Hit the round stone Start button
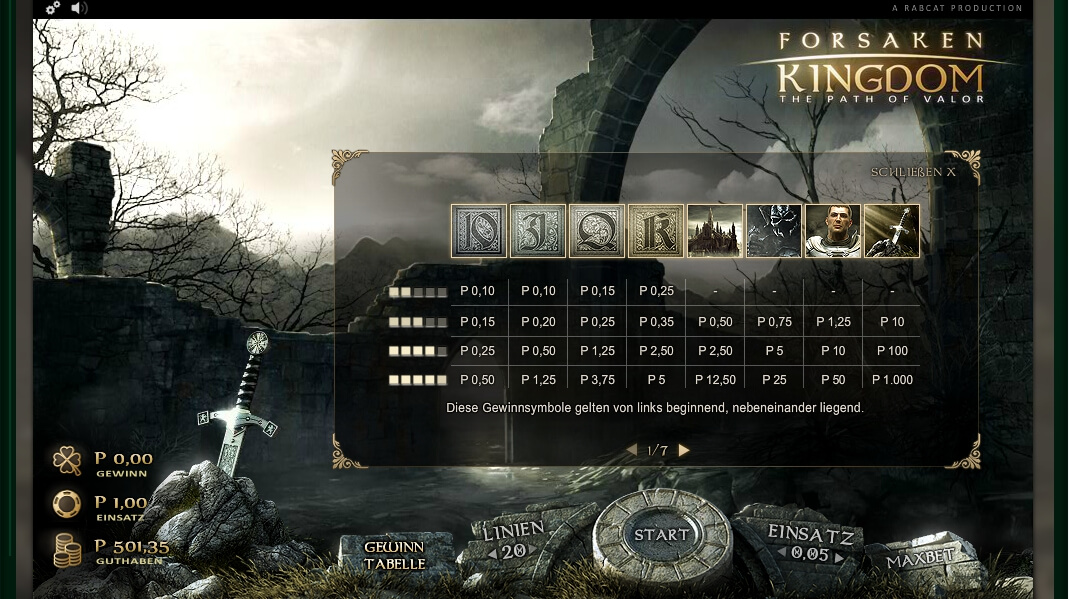This screenshot has height=599, width=1069. (660, 536)
